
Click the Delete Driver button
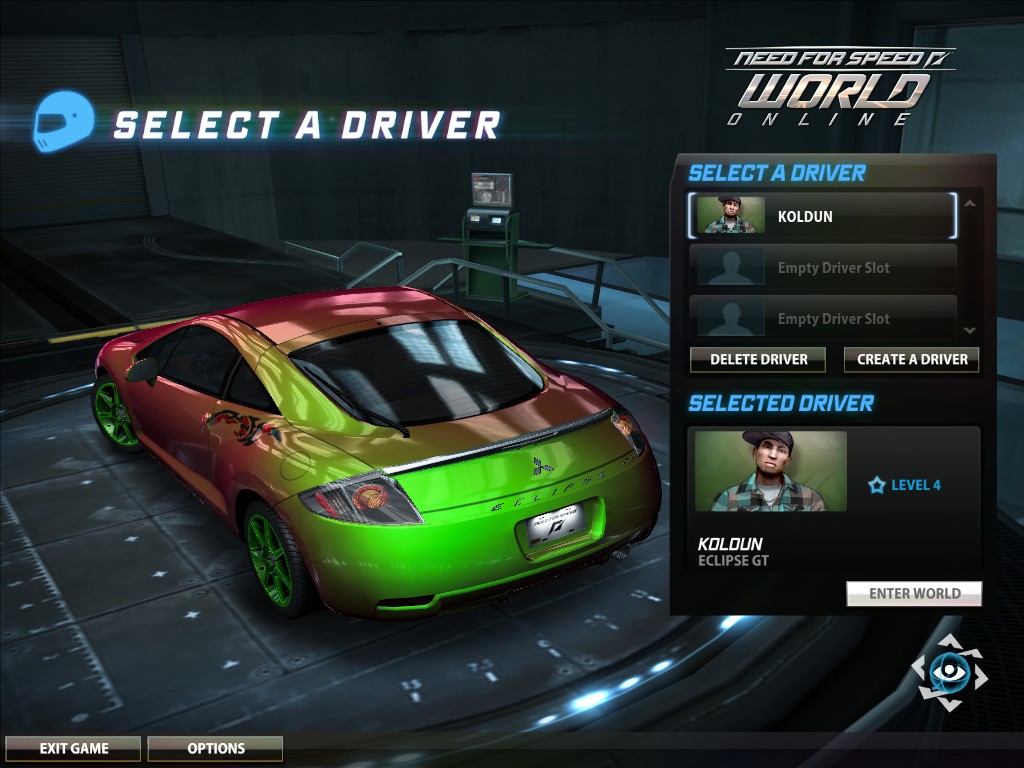[x=758, y=360]
